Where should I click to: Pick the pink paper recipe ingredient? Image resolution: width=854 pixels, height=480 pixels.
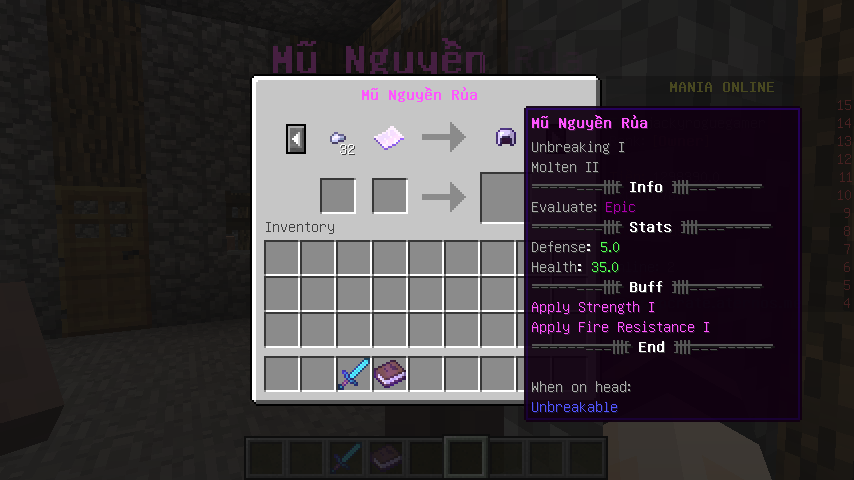tap(389, 138)
